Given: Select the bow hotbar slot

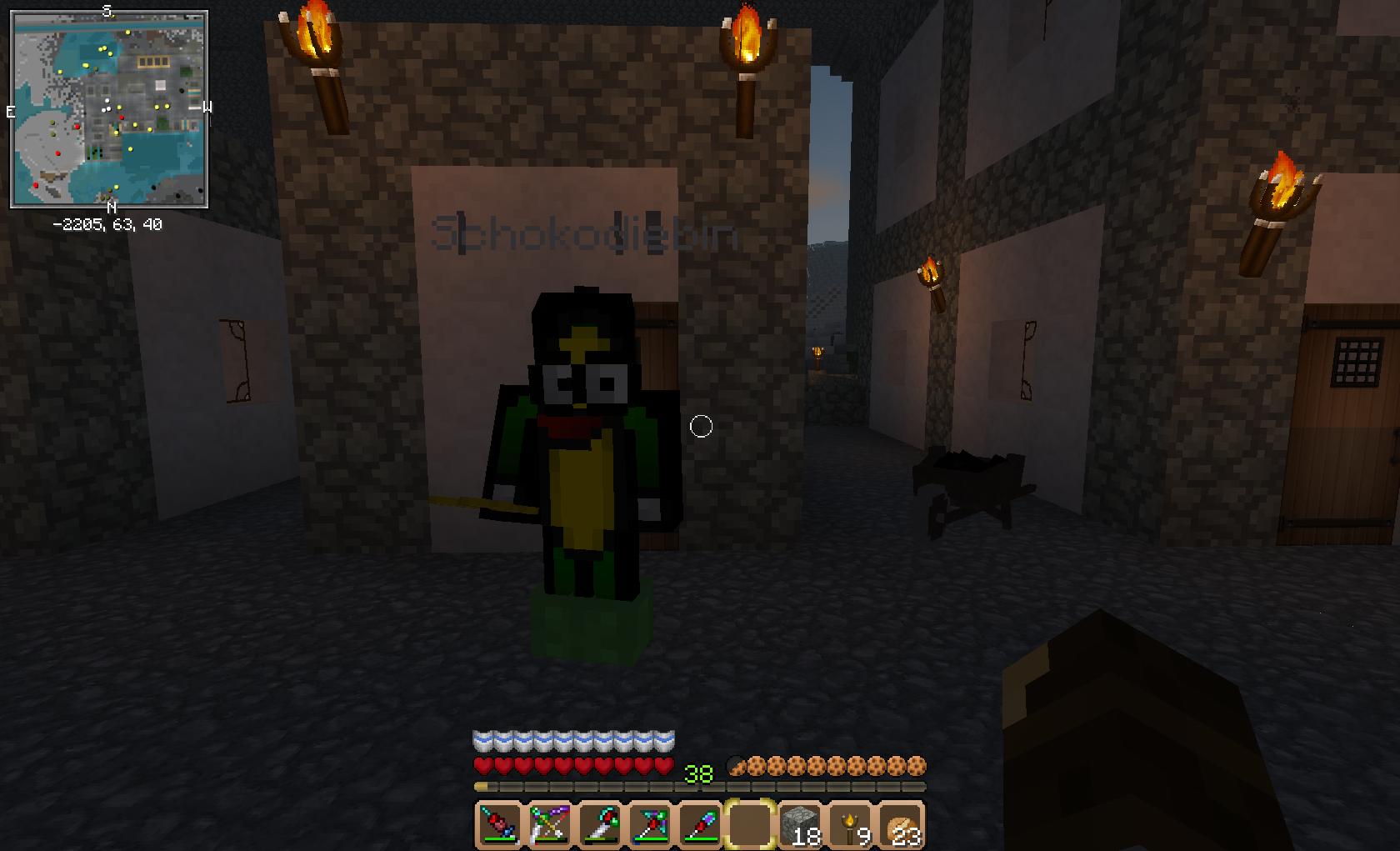Looking at the screenshot, I should (550, 824).
